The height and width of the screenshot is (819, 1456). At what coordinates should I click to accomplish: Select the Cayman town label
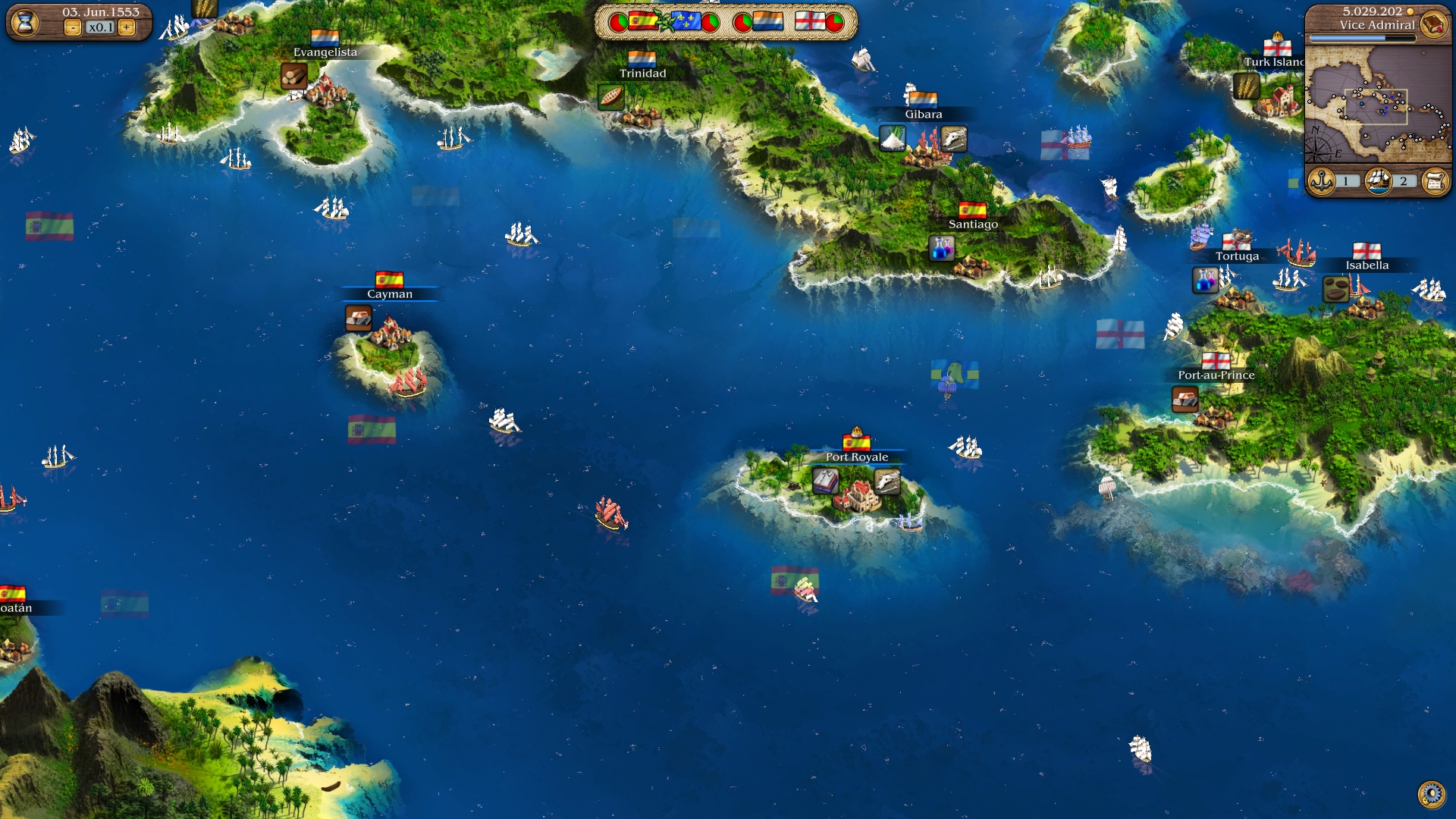390,294
